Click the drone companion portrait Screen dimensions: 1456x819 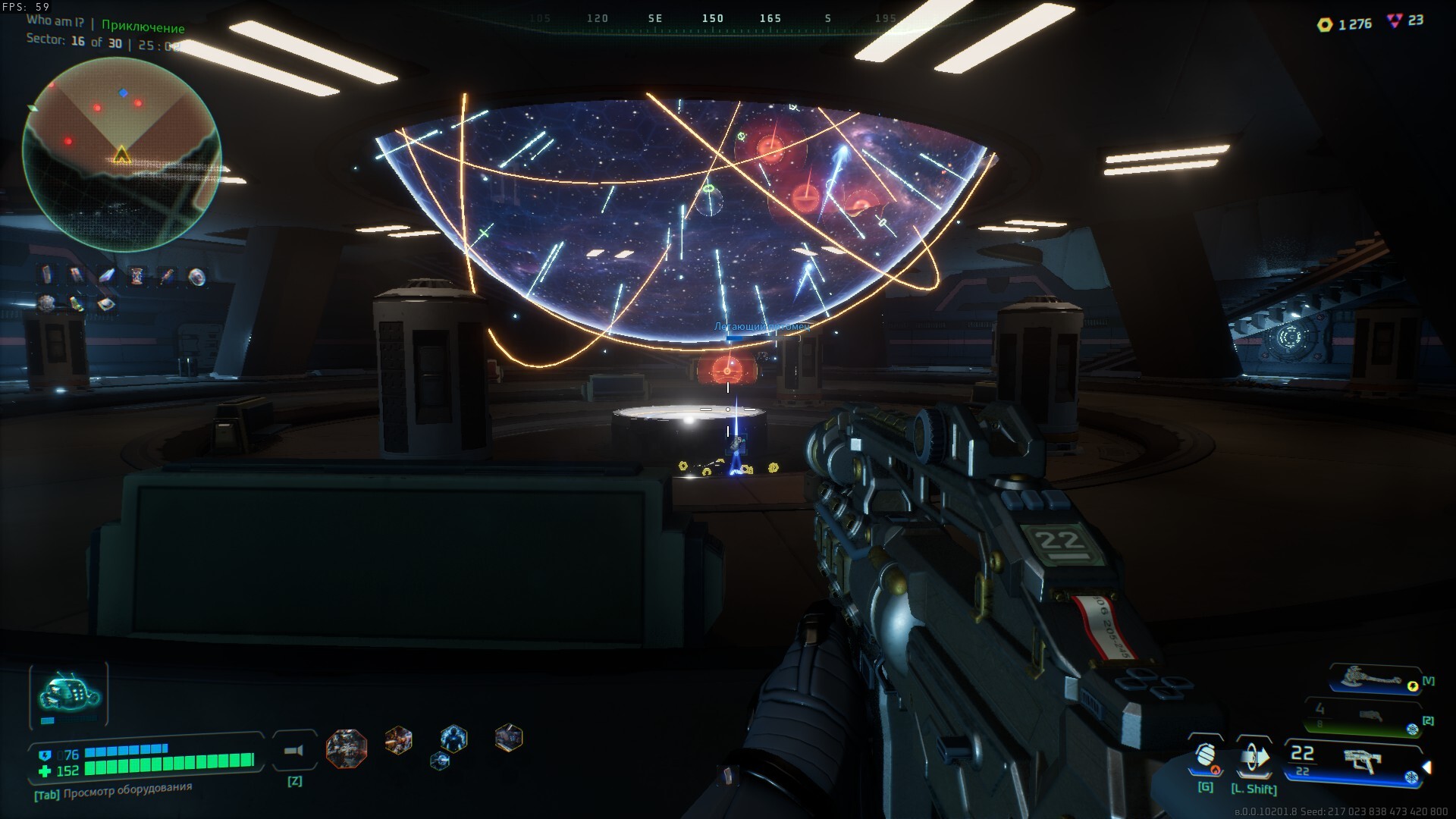69,693
